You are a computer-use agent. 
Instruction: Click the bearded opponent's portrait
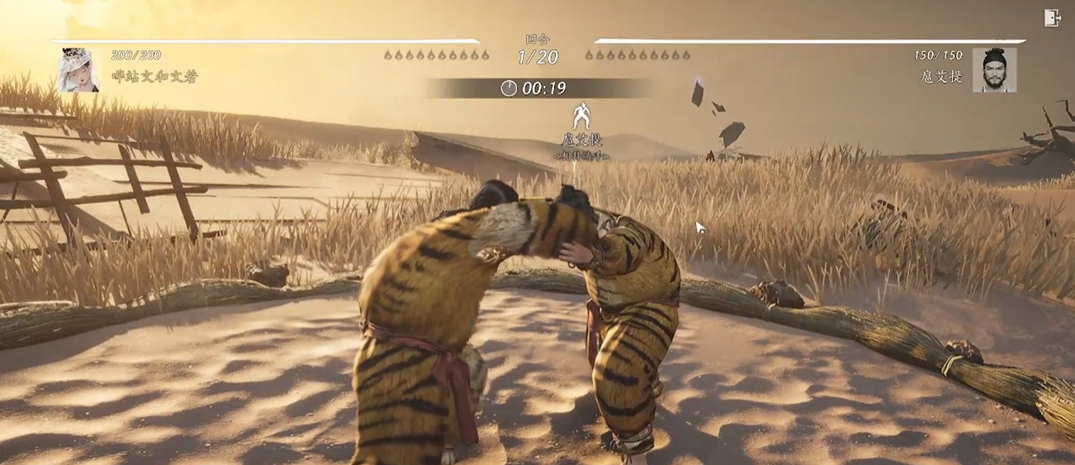tap(994, 70)
